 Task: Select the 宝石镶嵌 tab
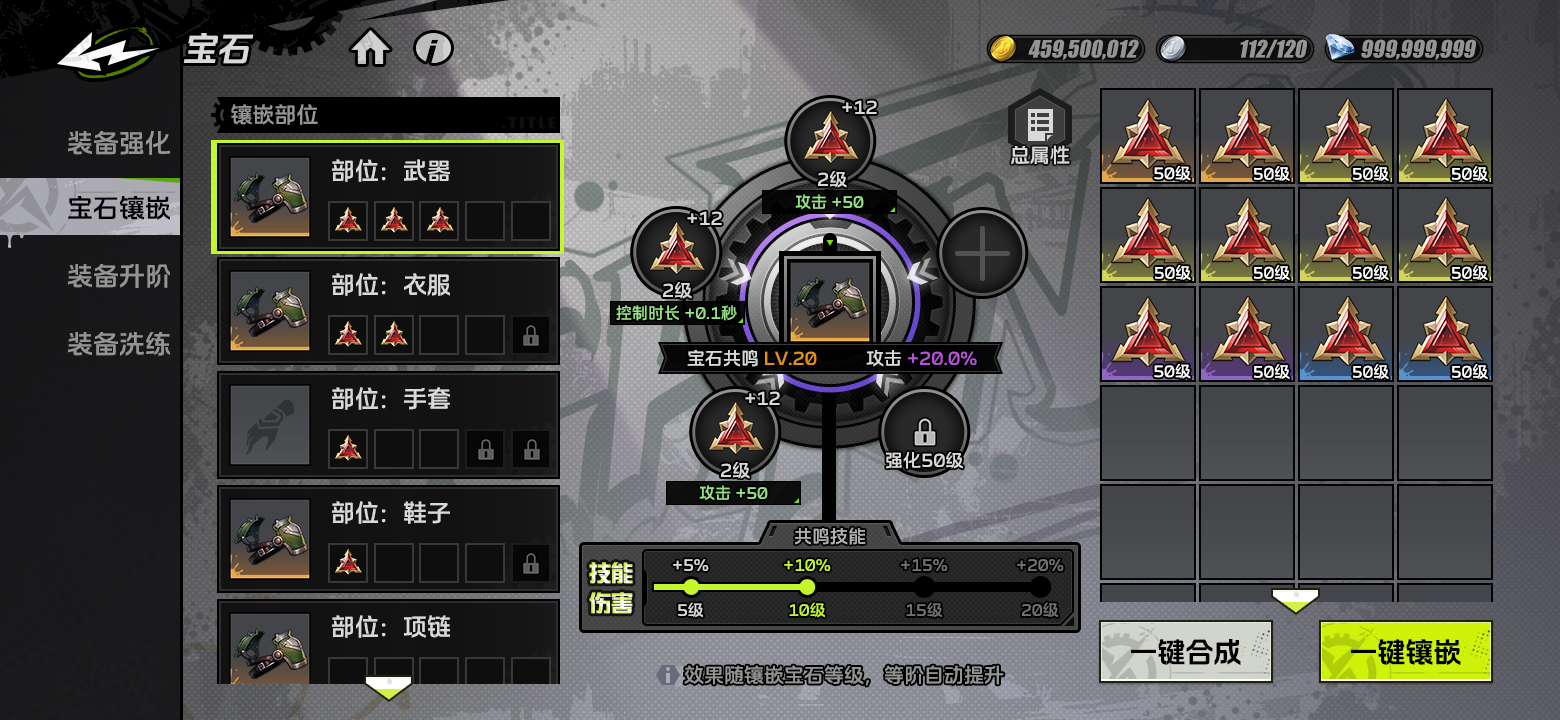pos(118,208)
